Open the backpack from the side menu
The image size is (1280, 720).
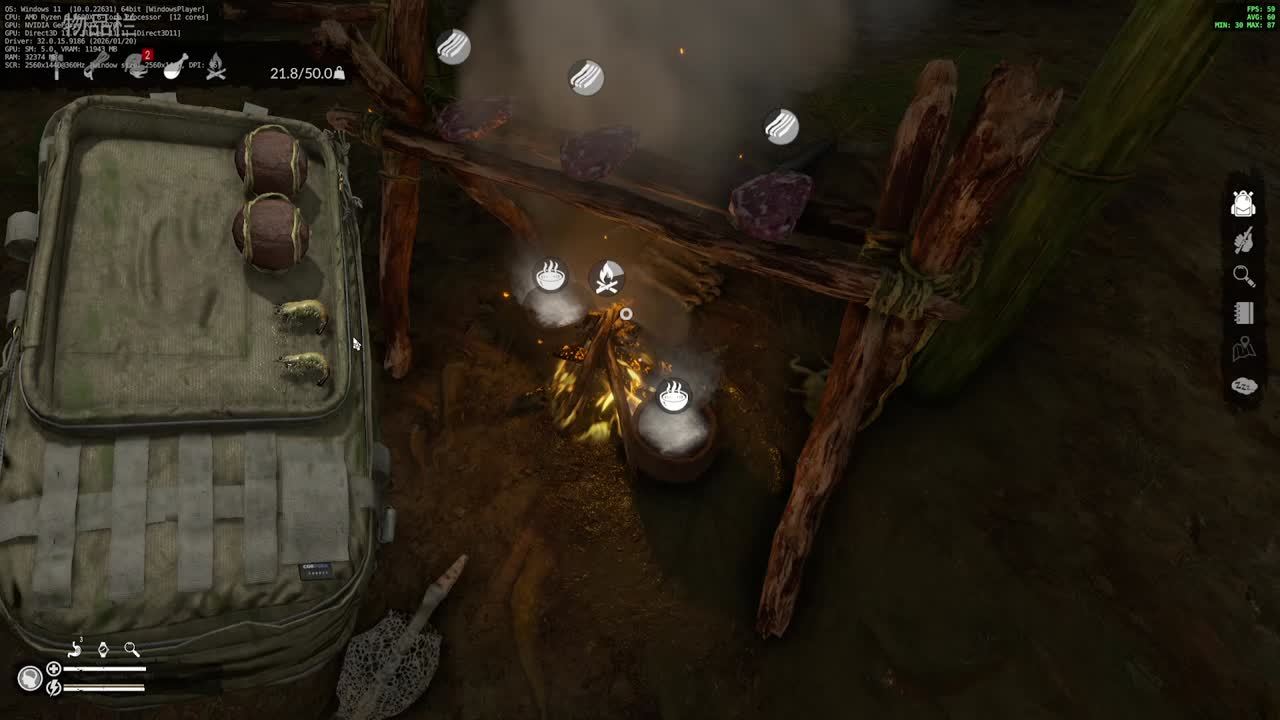pos(1243,203)
